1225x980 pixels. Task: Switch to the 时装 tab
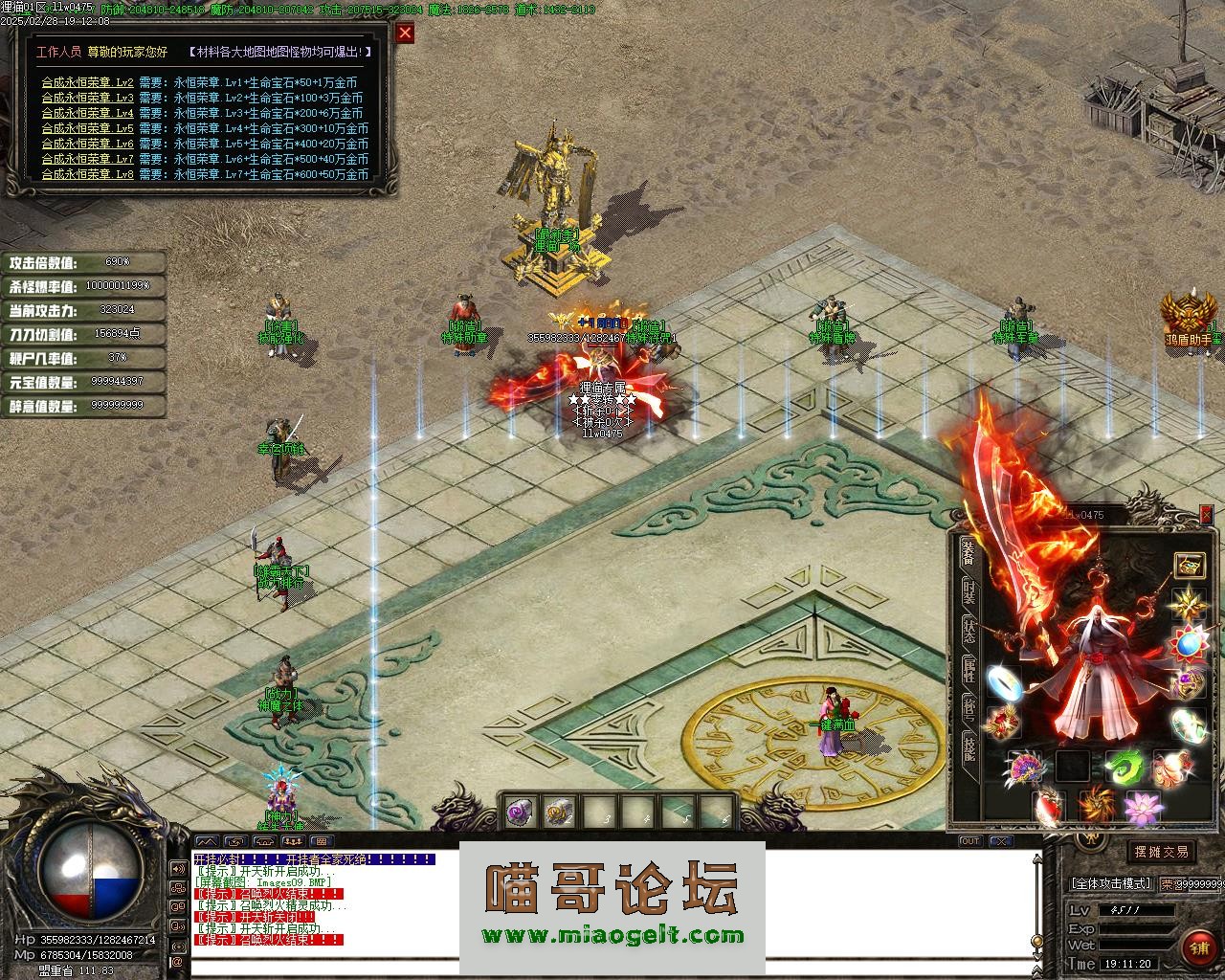(x=969, y=590)
